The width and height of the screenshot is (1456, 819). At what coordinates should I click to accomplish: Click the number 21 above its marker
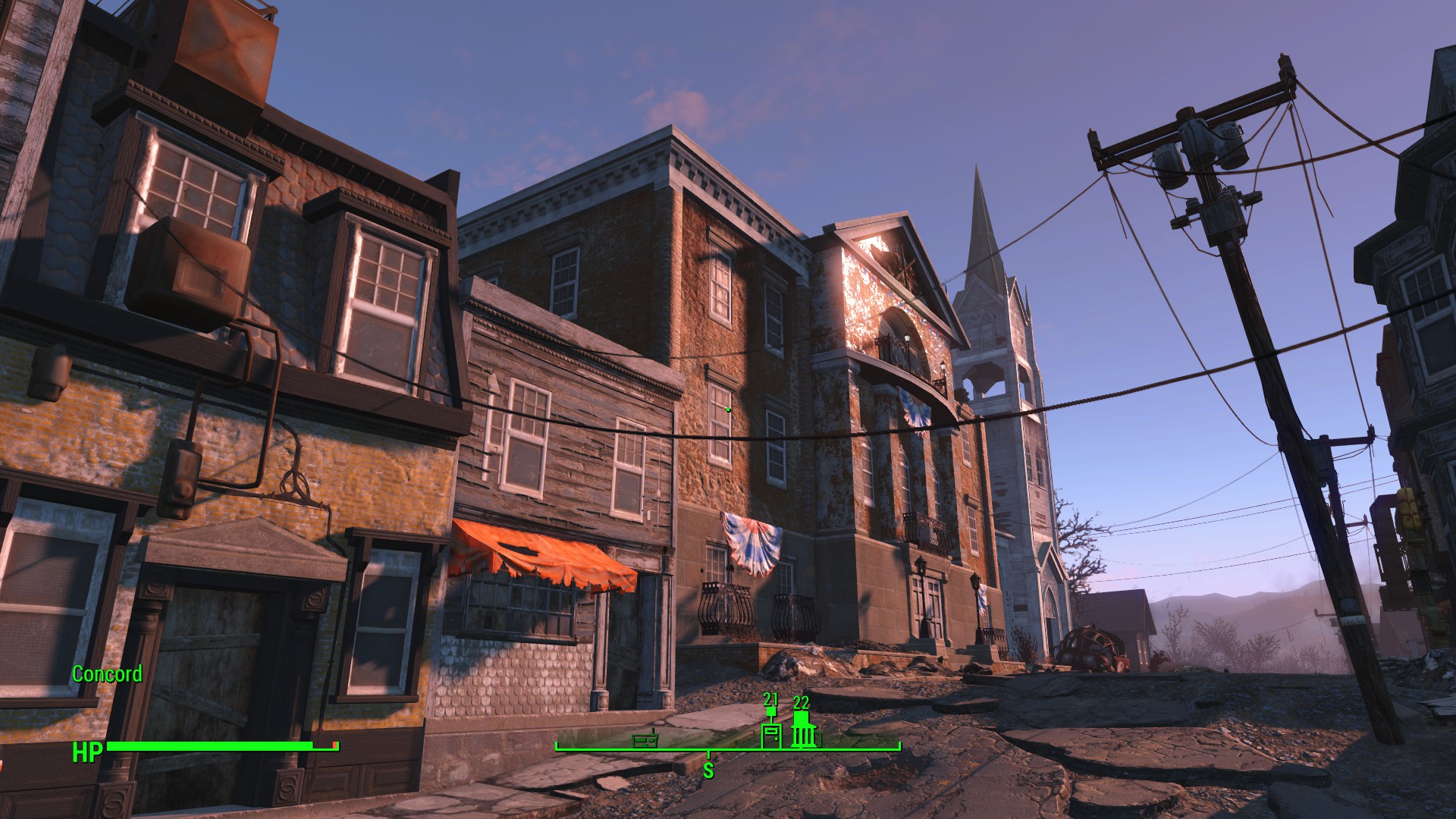click(x=770, y=701)
